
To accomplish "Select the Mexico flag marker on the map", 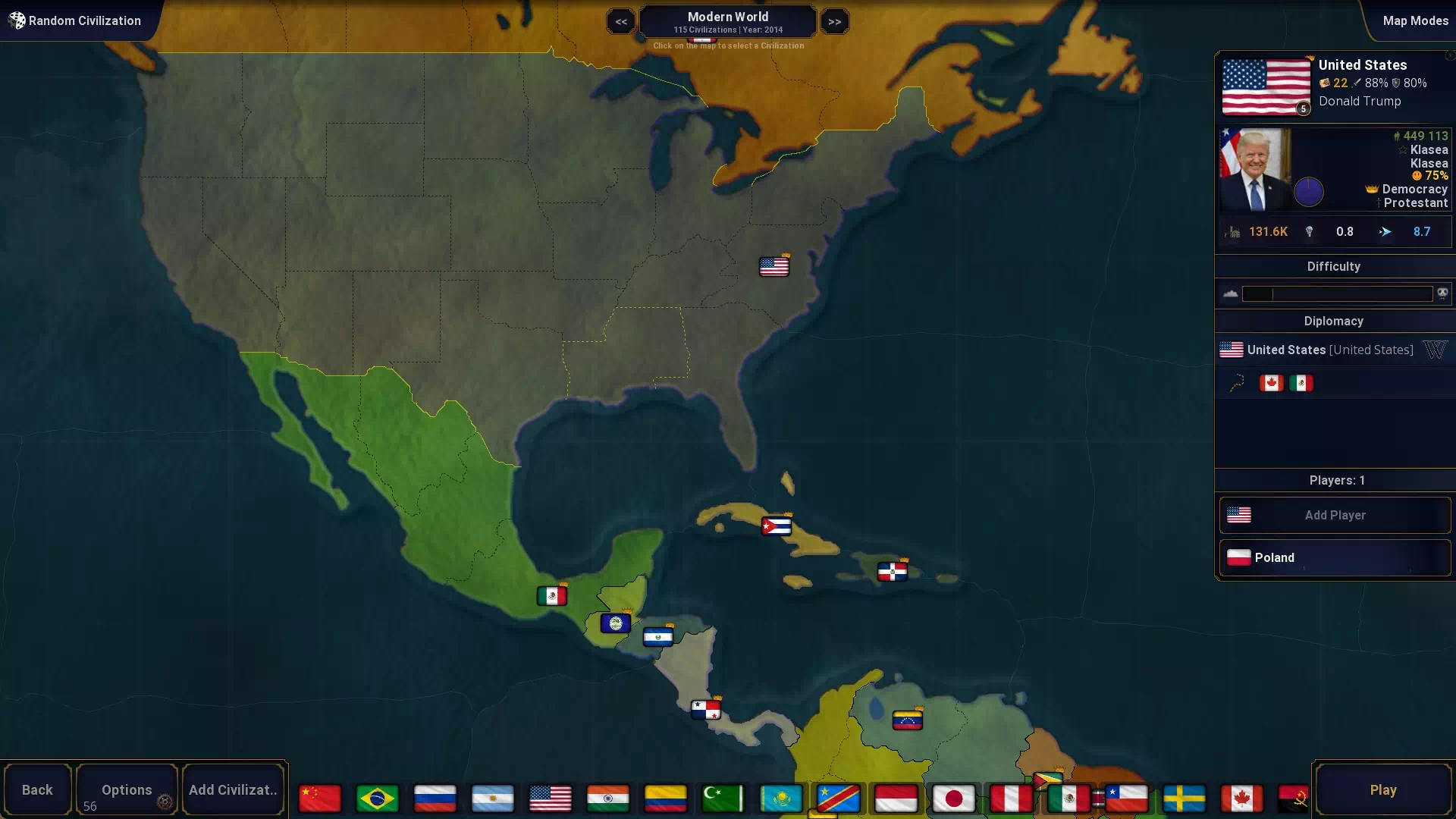I will click(552, 596).
